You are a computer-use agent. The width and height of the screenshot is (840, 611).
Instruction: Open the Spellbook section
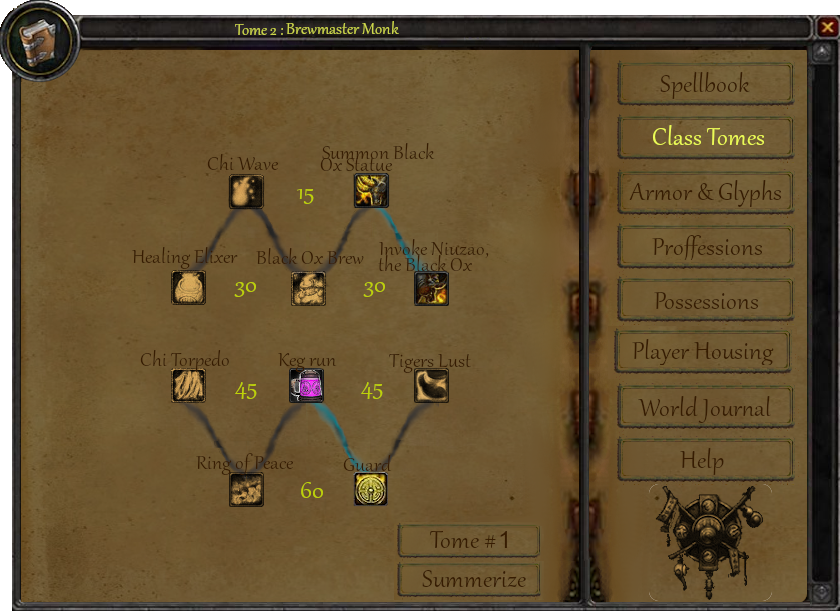(x=705, y=85)
